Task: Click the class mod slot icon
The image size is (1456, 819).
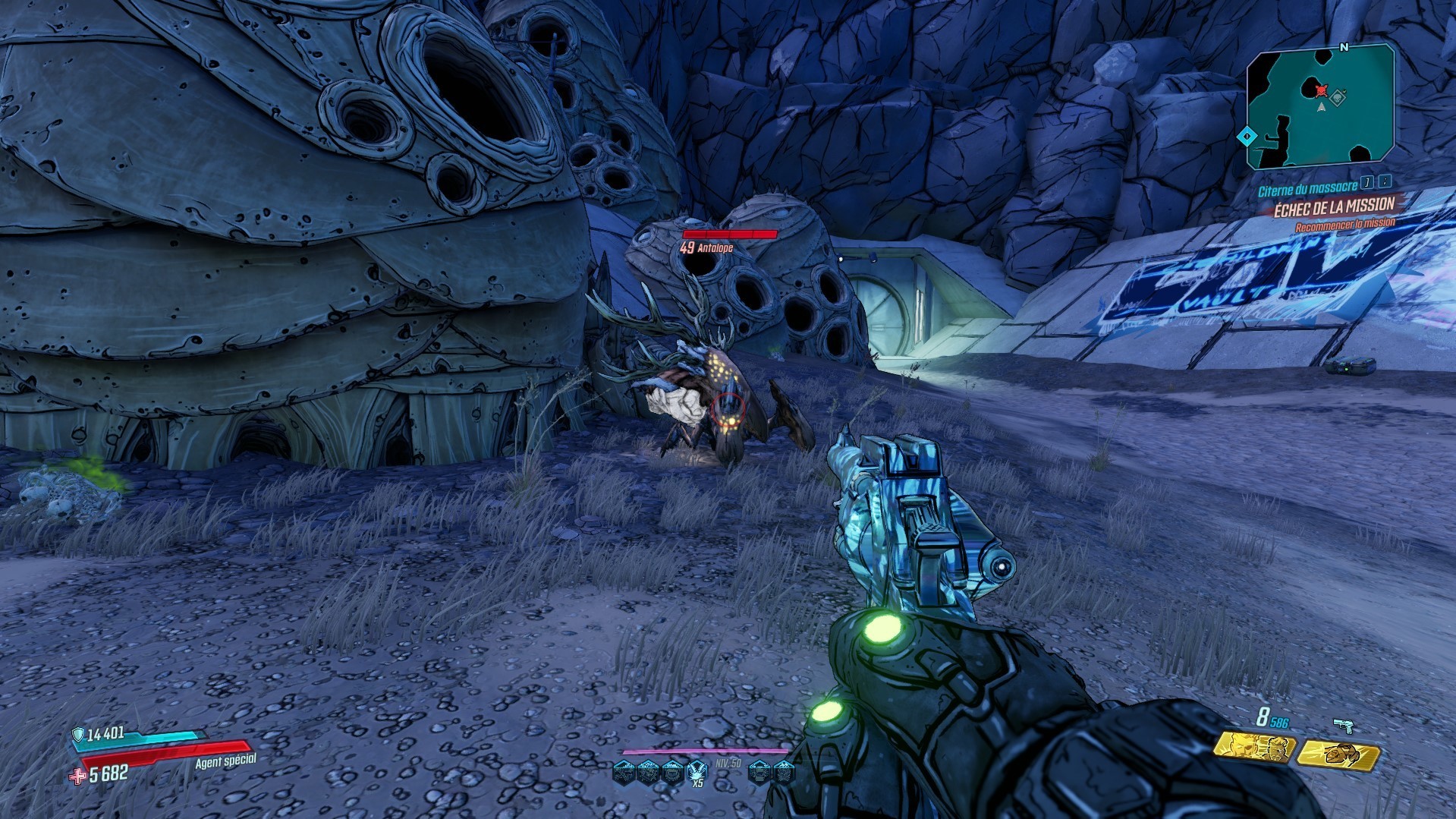Action: pos(785,772)
